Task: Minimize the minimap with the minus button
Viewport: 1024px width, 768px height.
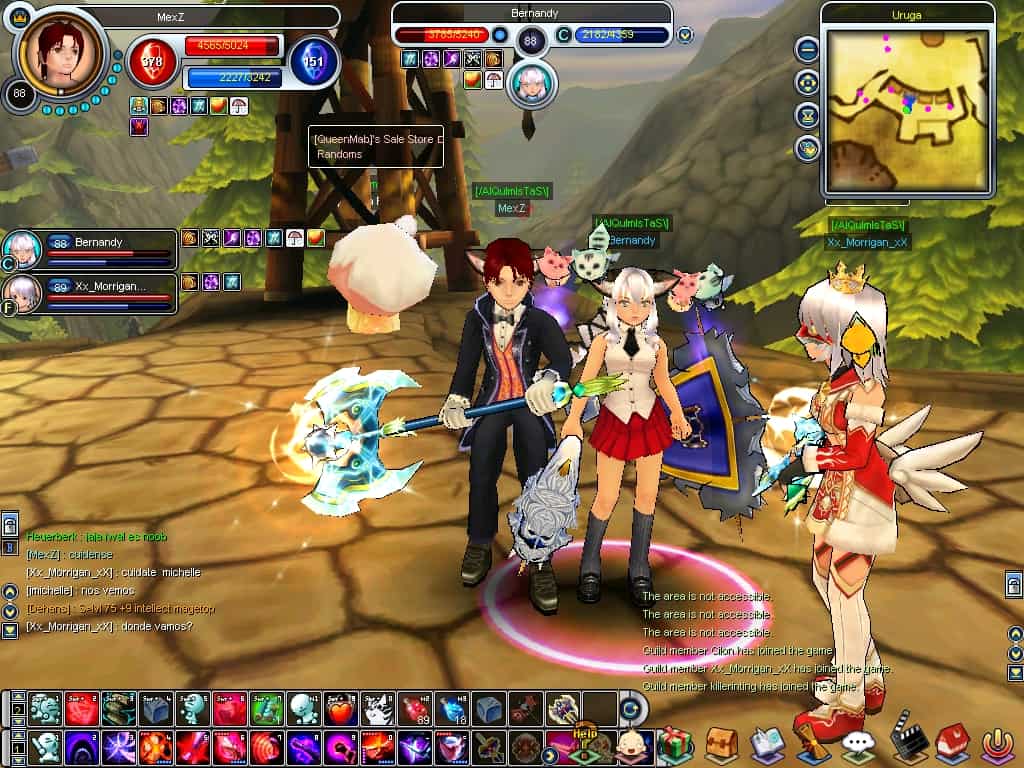Action: coord(807,49)
